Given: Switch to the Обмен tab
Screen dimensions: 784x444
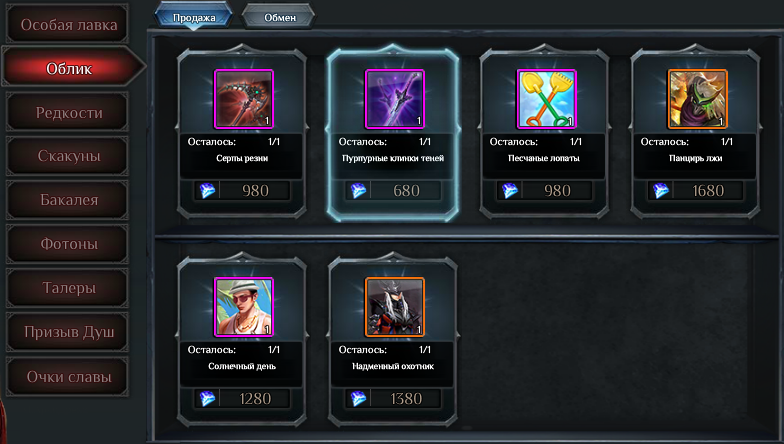Looking at the screenshot, I should [x=279, y=17].
